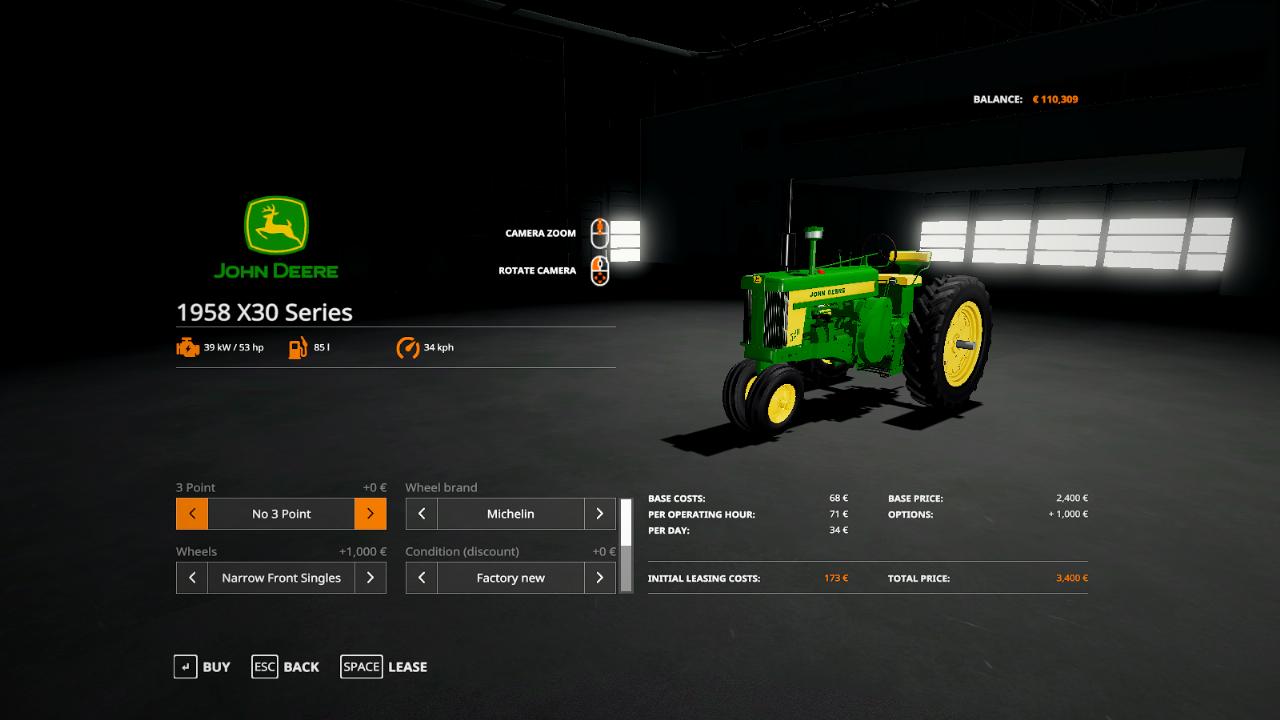Select previous 3 Point option
Image resolution: width=1280 pixels, height=720 pixels.
[x=192, y=514]
